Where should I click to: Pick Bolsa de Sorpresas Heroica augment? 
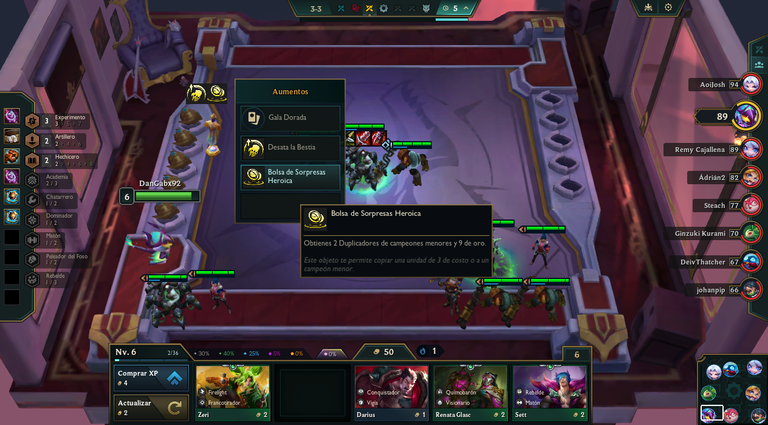tap(290, 176)
